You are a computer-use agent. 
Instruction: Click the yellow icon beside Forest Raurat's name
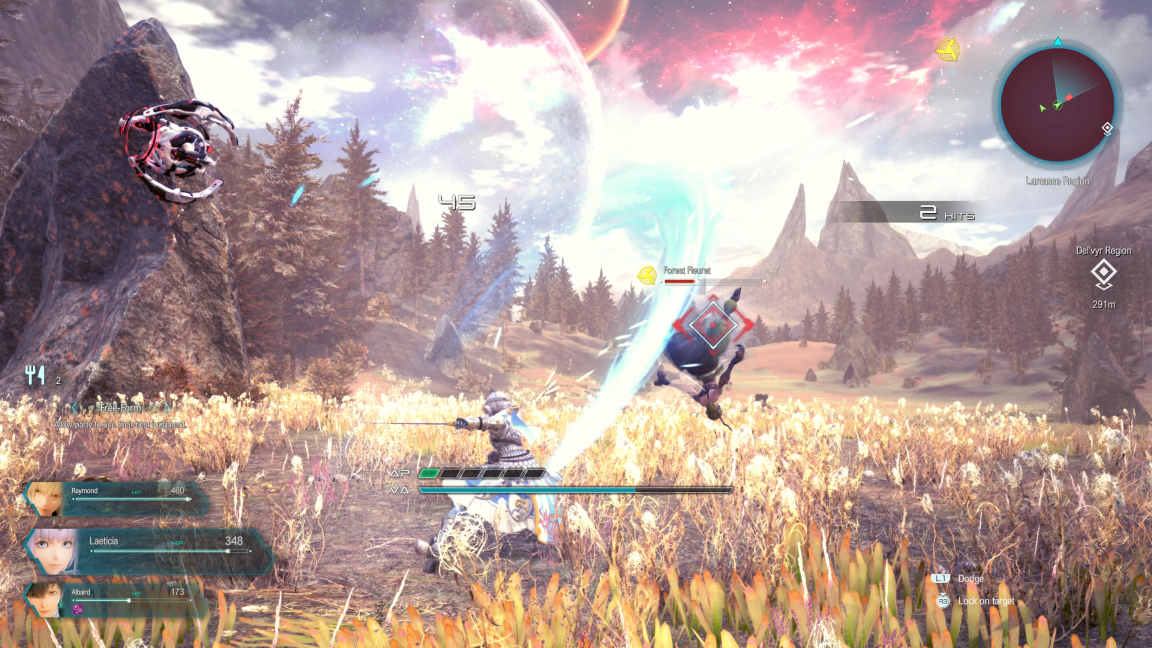(x=648, y=273)
